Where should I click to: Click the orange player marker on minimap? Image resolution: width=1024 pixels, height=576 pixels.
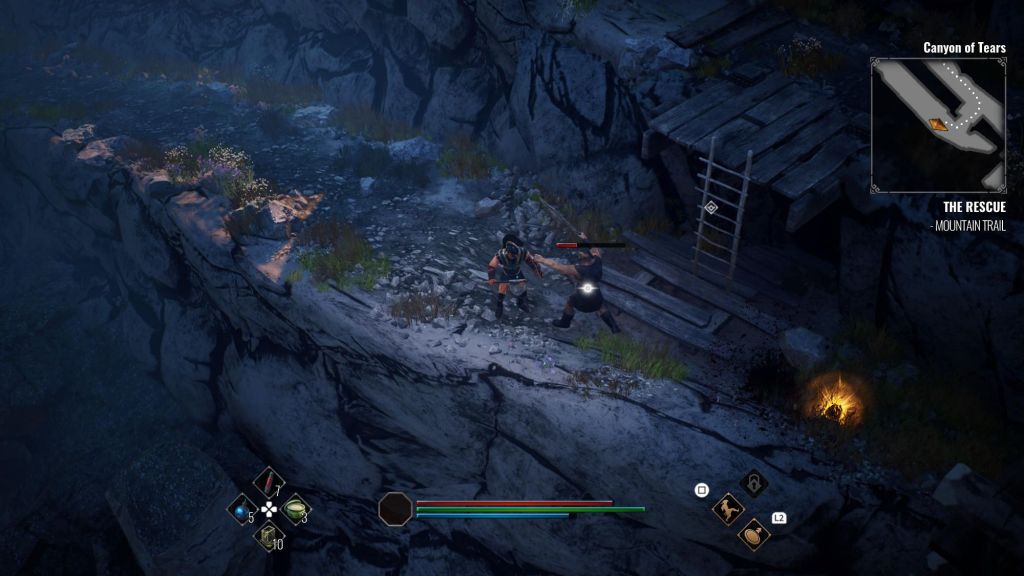pos(939,124)
